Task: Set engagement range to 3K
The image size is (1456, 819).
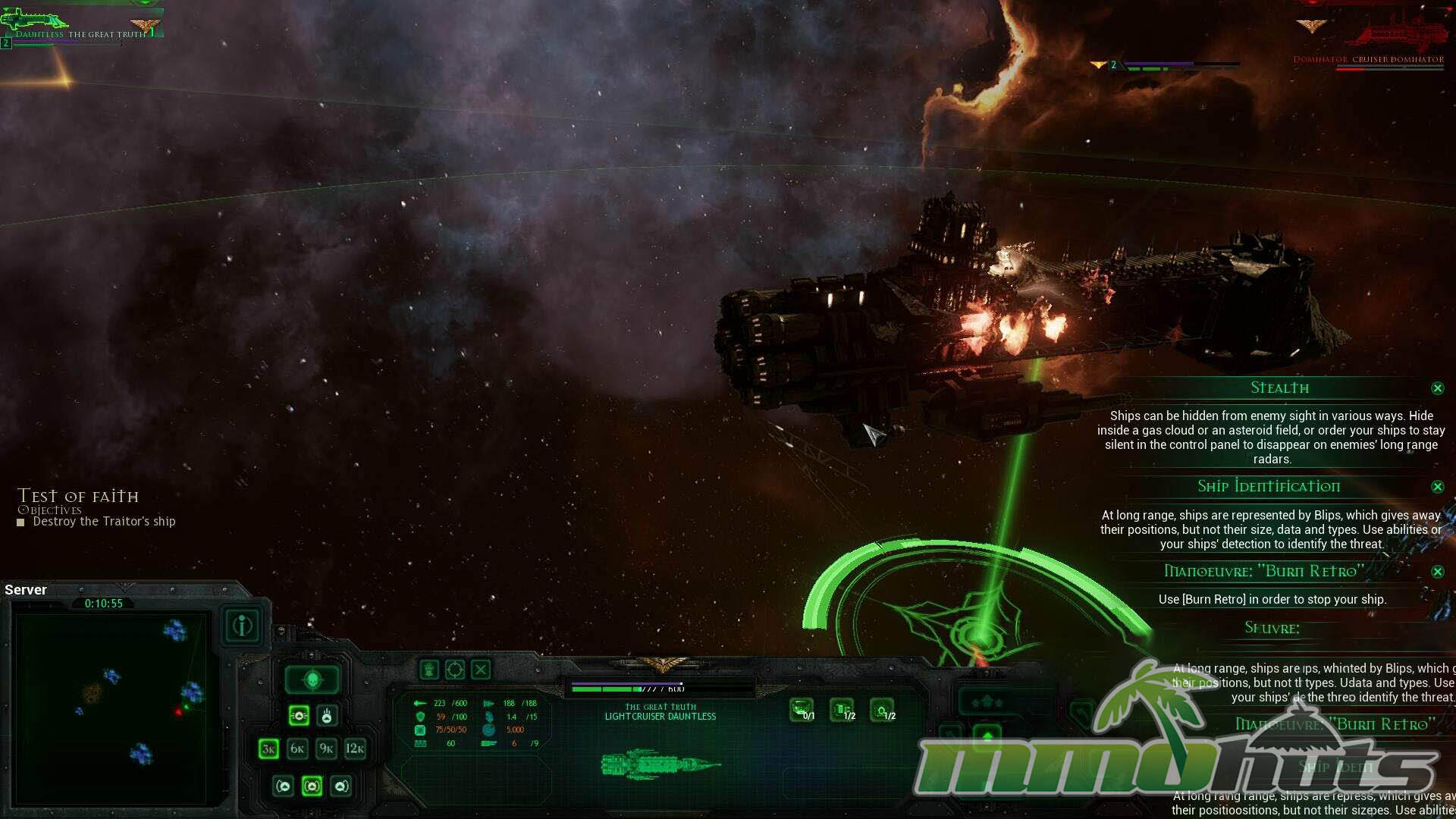Action: [x=268, y=749]
